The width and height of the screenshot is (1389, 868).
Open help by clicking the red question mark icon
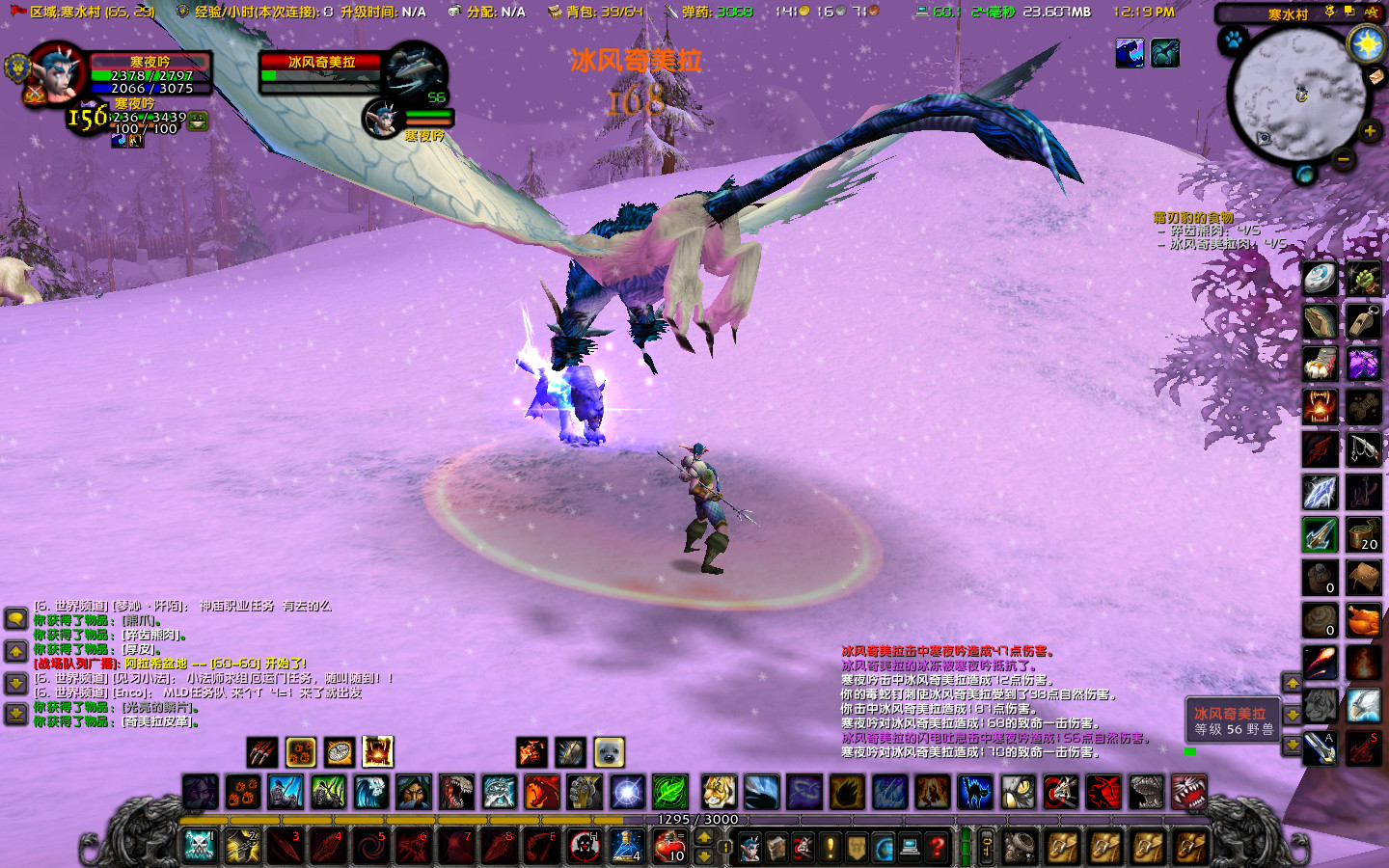[938, 847]
